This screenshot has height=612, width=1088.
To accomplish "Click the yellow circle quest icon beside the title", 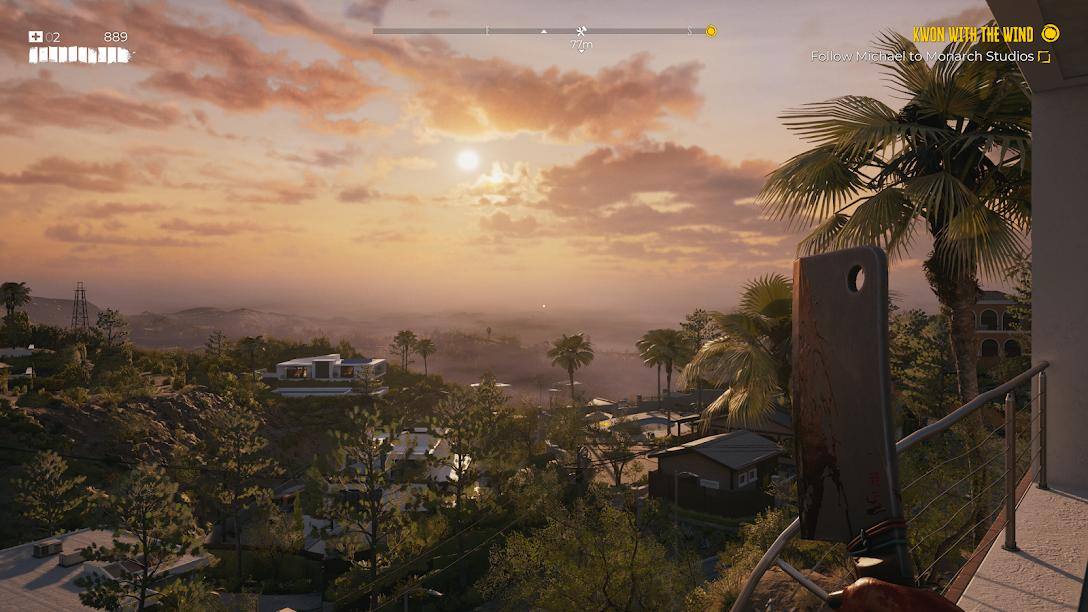I will coord(1050,34).
